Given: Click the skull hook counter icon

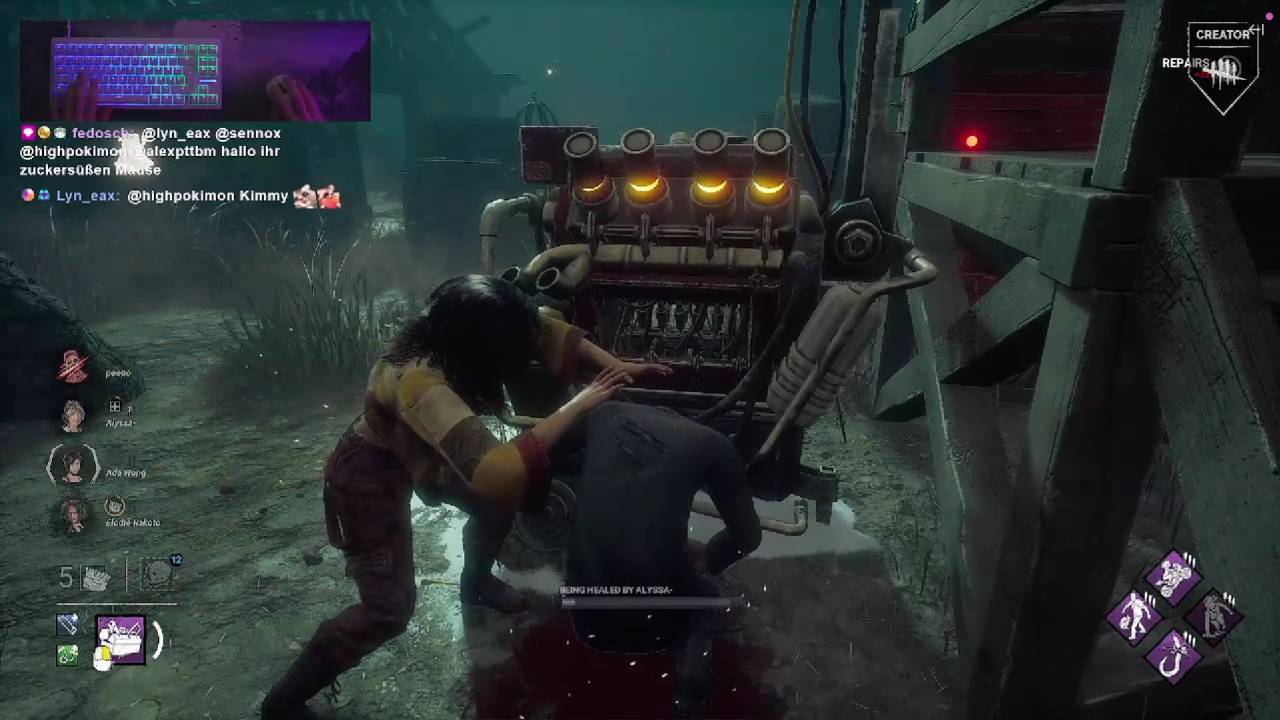Looking at the screenshot, I should (x=156, y=575).
